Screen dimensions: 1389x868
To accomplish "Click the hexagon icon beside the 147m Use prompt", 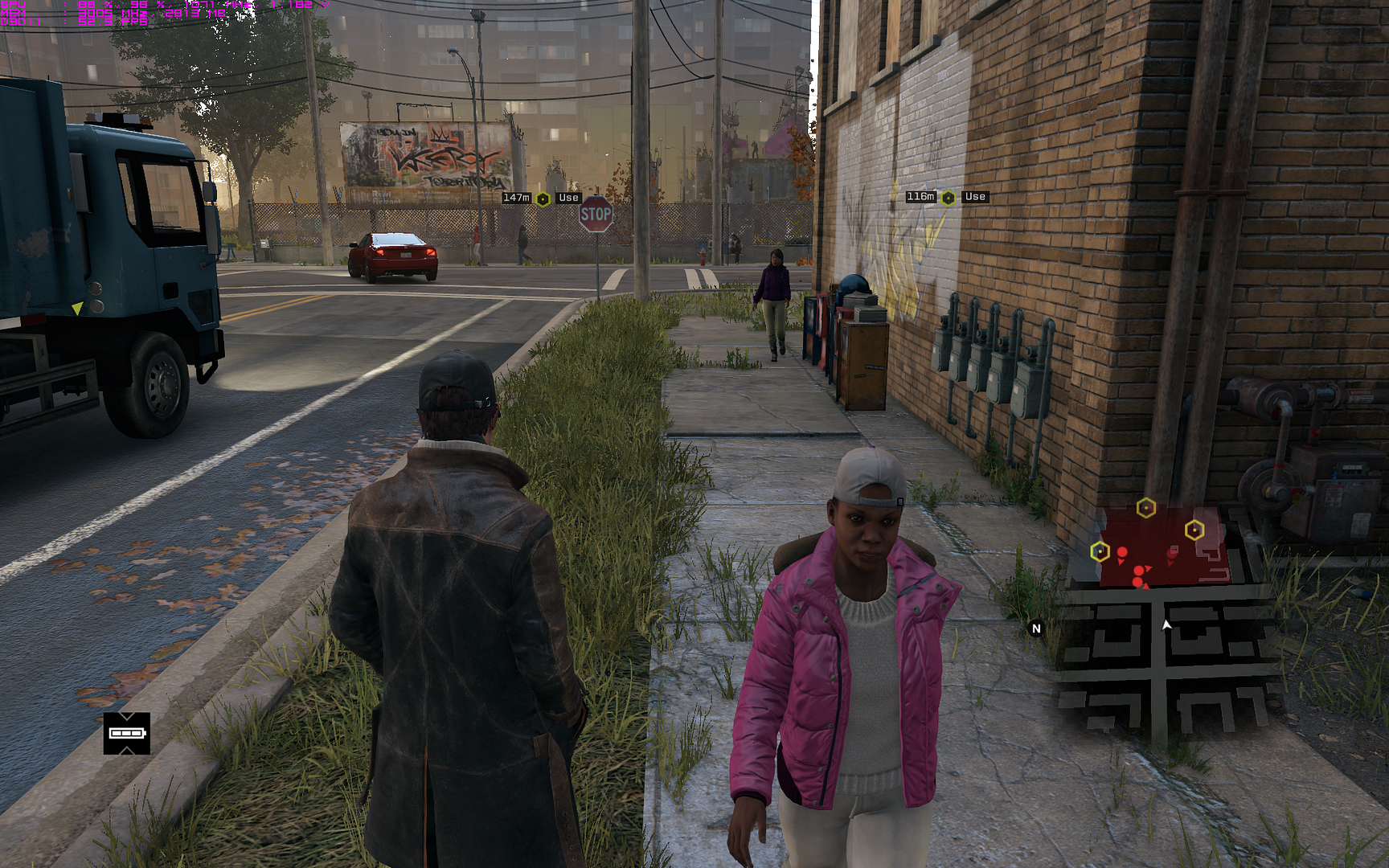I will (x=543, y=197).
